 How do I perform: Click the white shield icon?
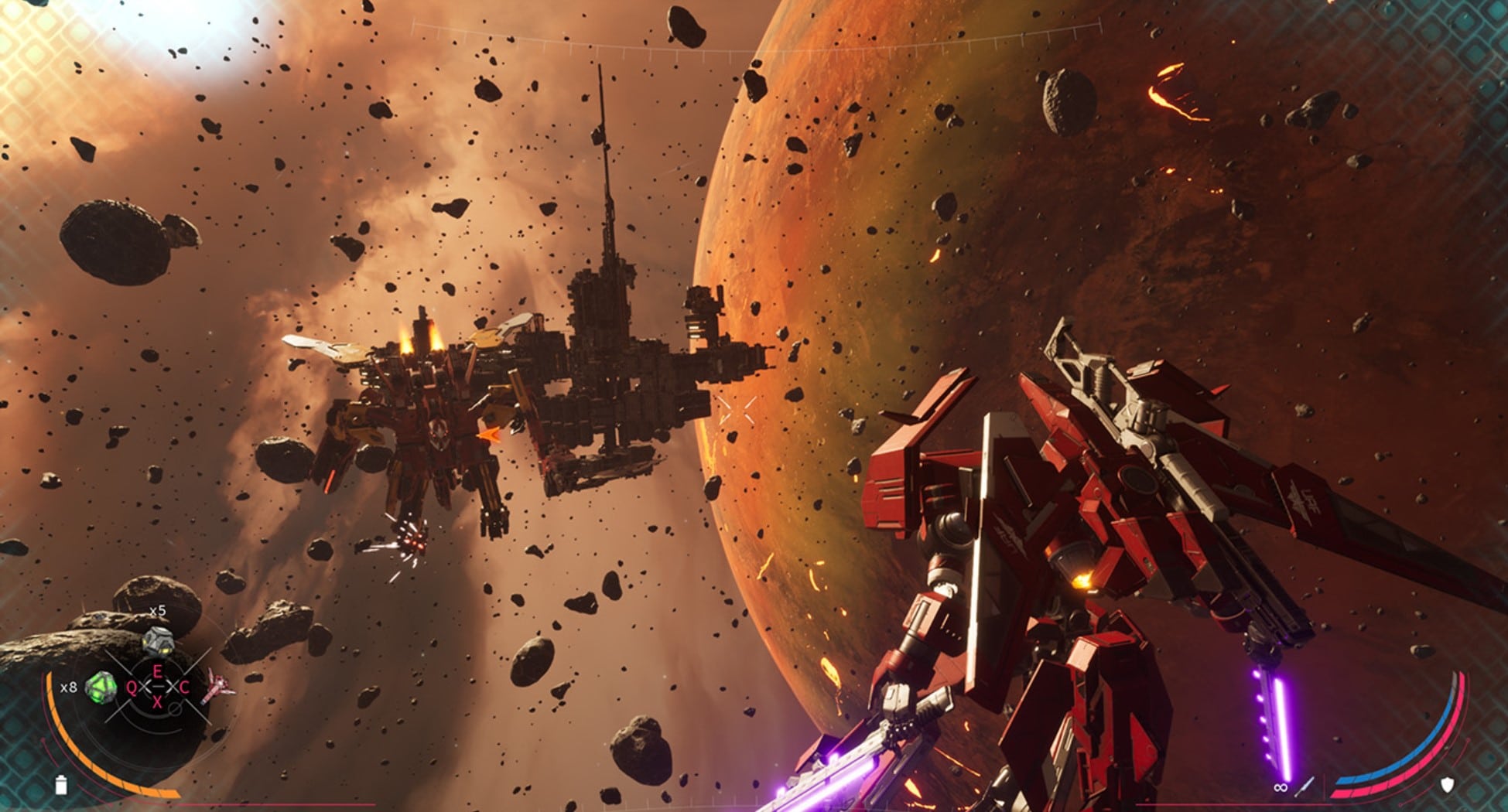click(x=1446, y=786)
